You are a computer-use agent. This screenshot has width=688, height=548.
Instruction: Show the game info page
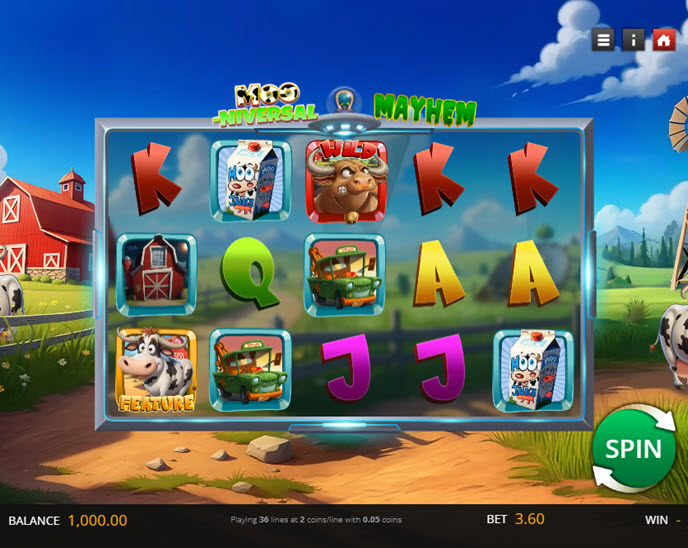click(x=634, y=39)
